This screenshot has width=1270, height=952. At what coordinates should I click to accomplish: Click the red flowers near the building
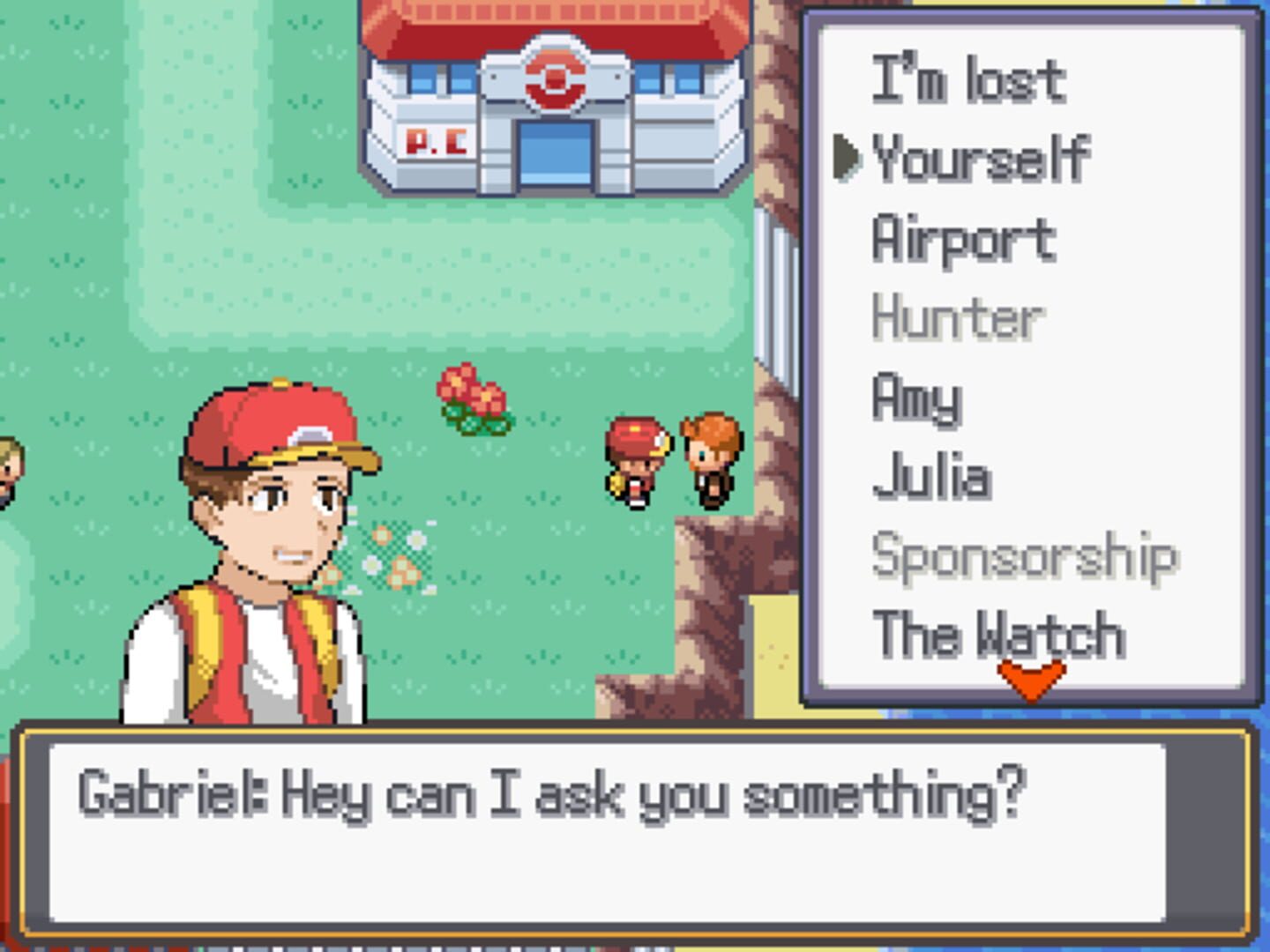click(472, 397)
